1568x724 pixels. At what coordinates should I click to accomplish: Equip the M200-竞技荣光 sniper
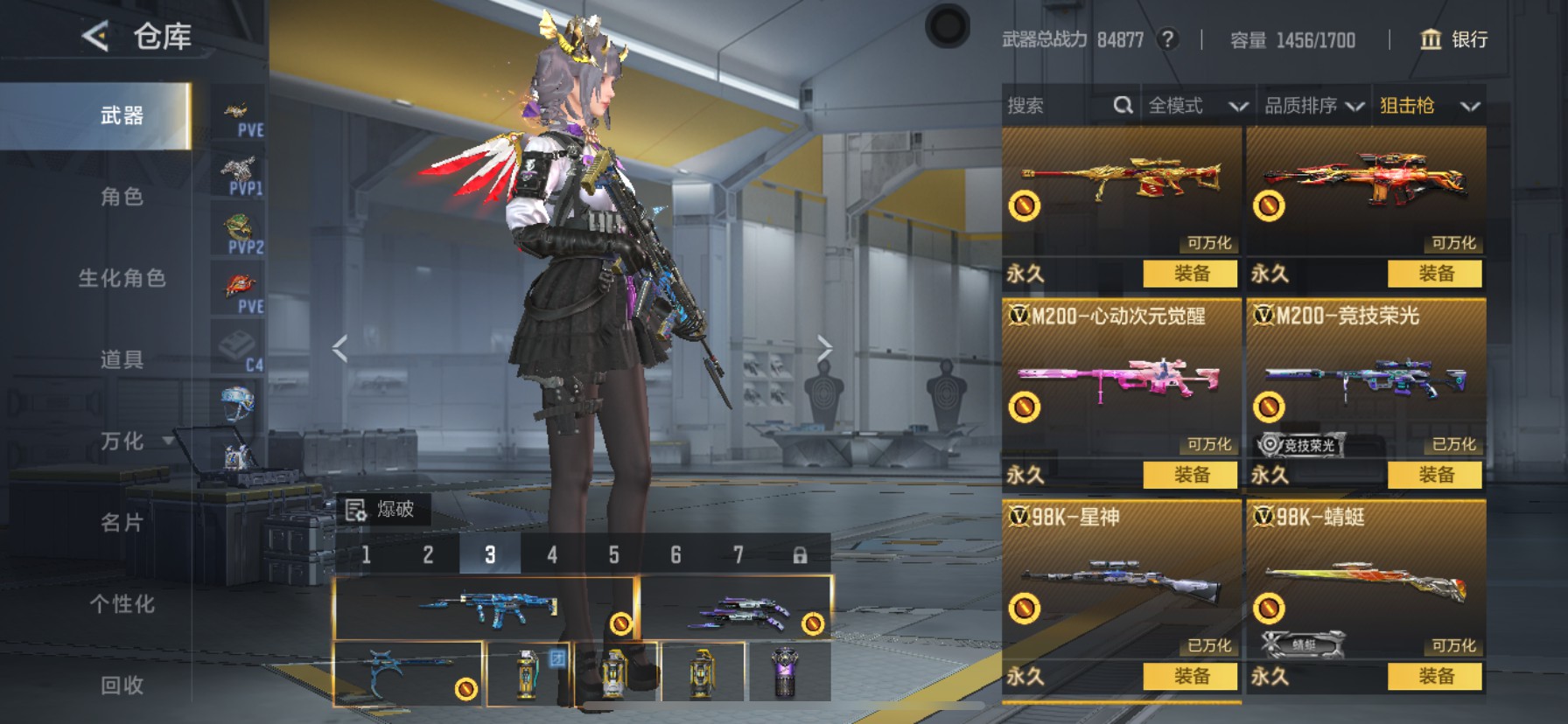click(x=1435, y=475)
